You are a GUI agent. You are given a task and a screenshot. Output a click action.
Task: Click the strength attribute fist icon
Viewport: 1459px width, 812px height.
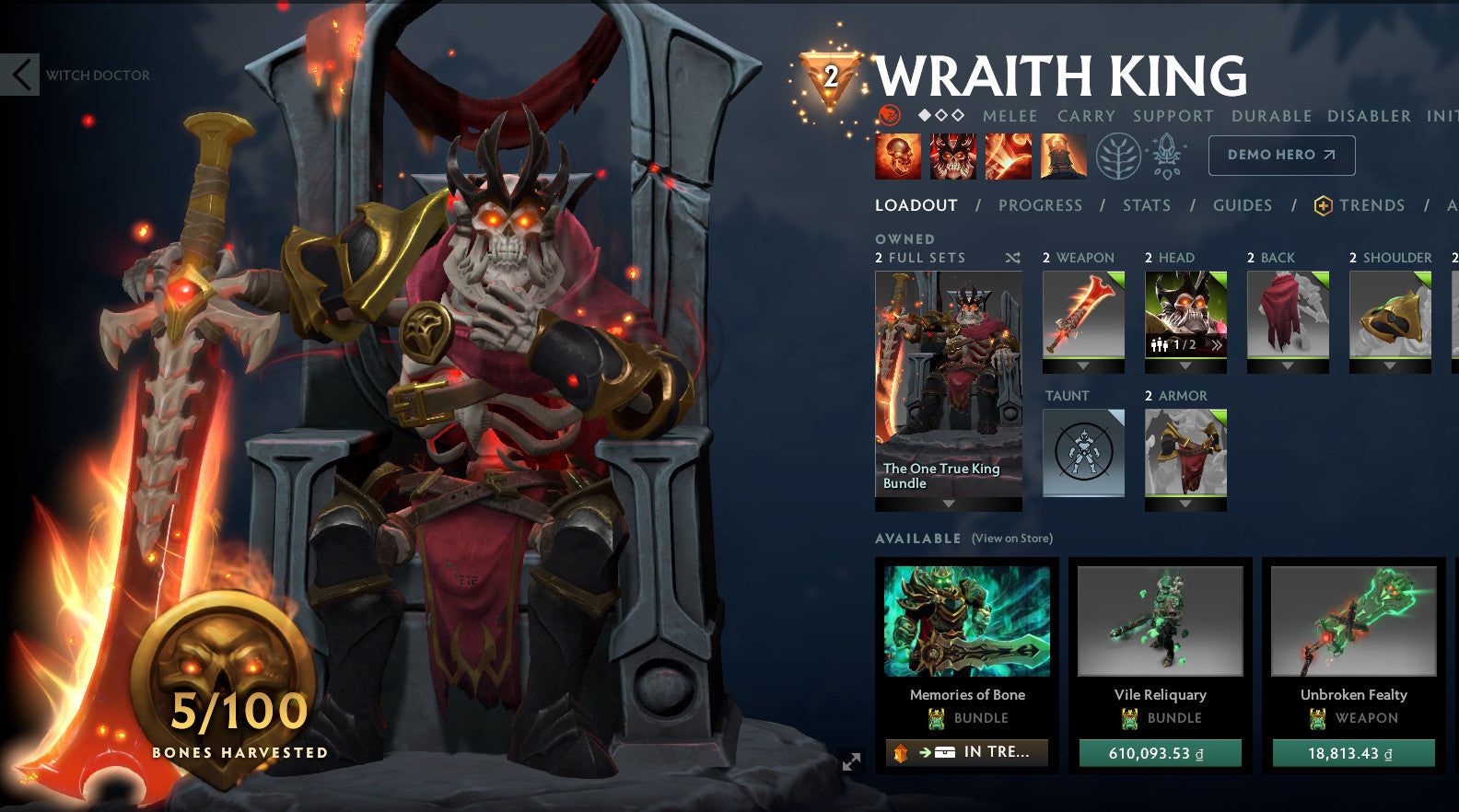[x=889, y=117]
